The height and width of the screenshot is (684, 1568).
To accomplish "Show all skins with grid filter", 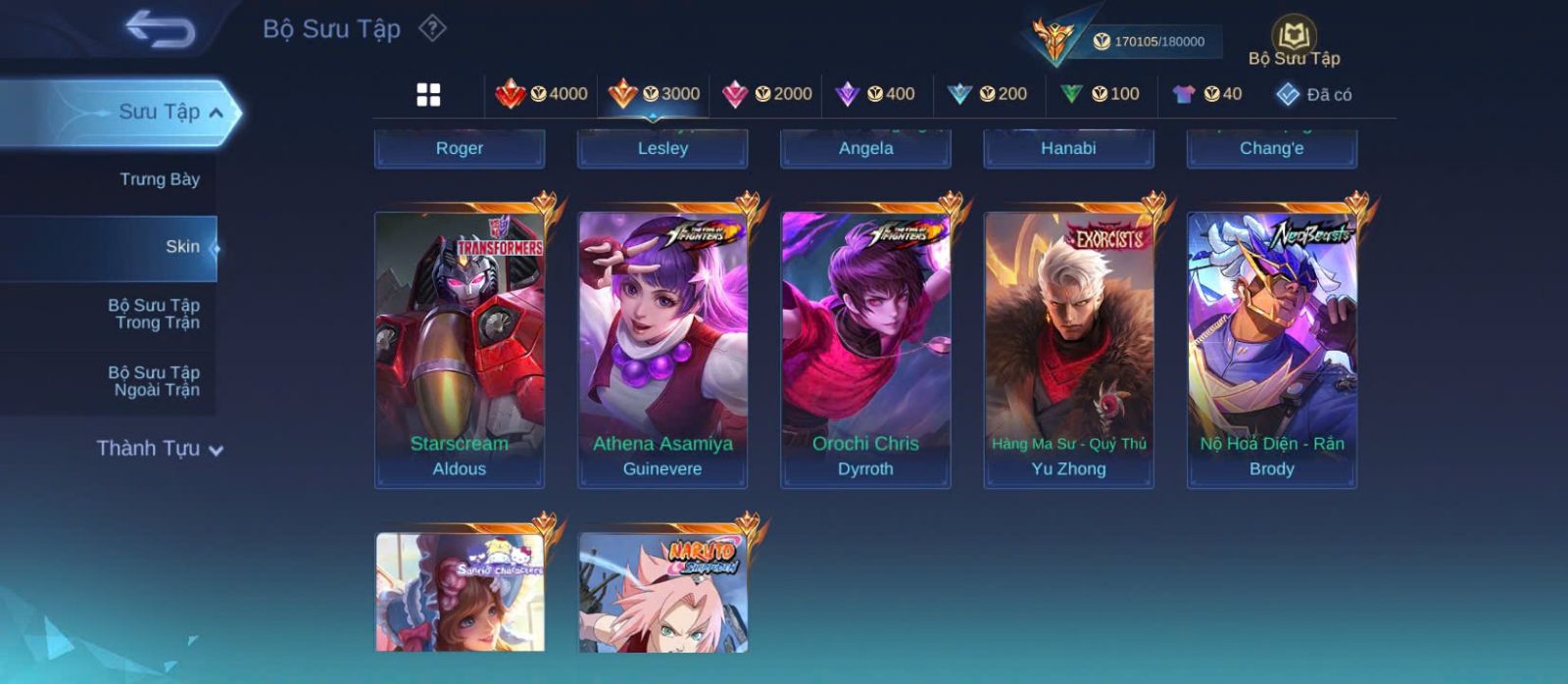I will 428,94.
